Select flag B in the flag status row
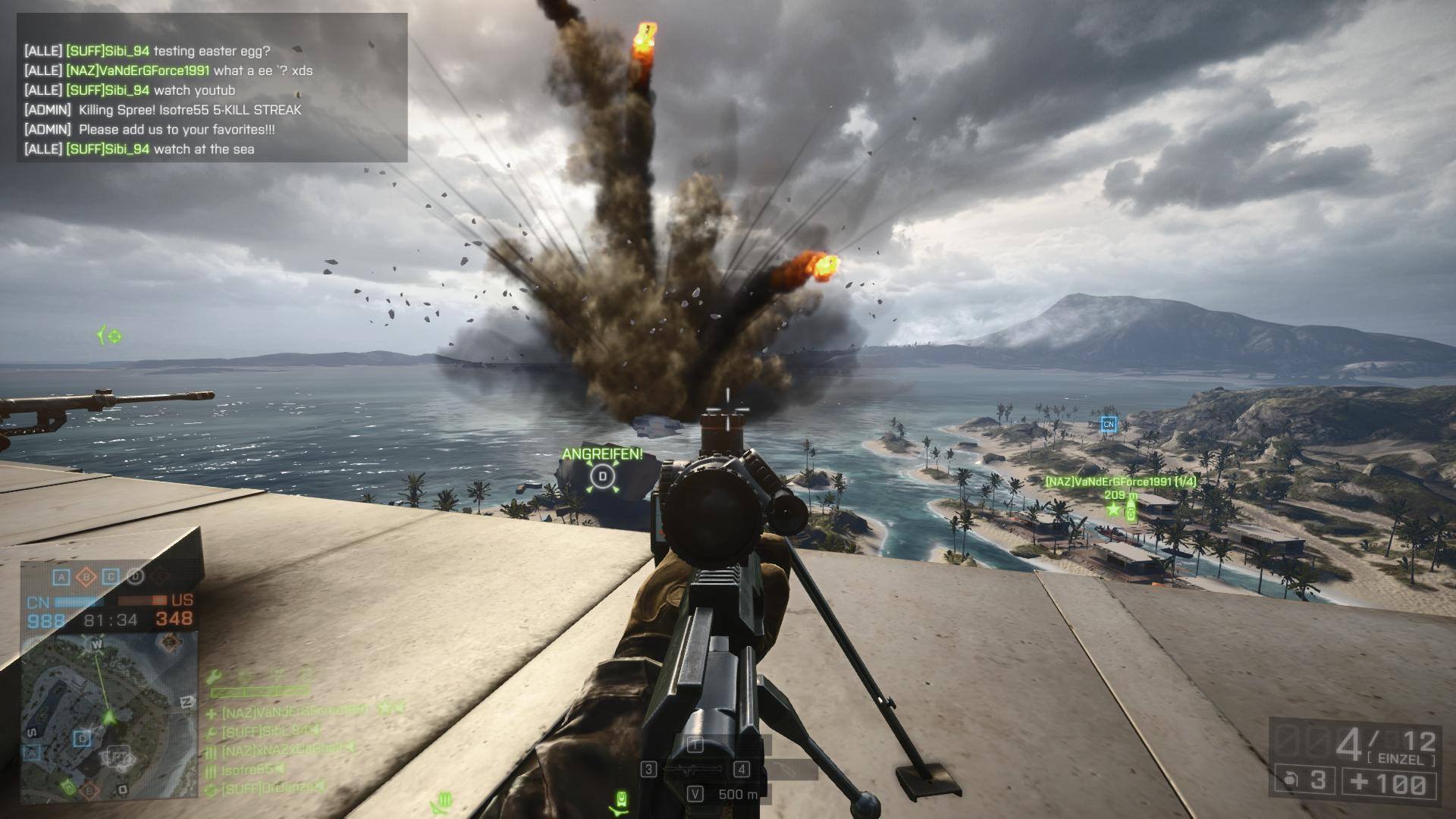 [x=86, y=577]
